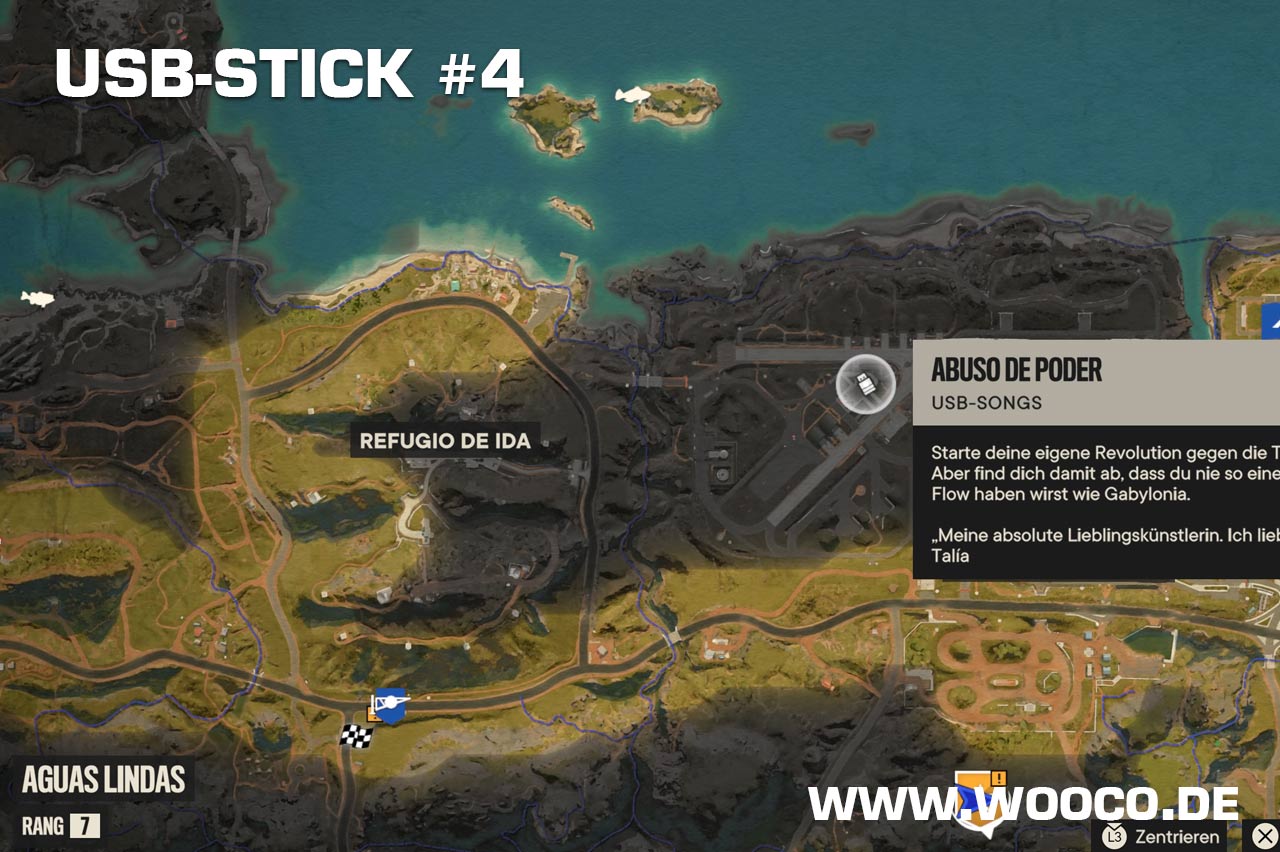
Task: Click the fishing spot marker near the islands
Action: (632, 95)
